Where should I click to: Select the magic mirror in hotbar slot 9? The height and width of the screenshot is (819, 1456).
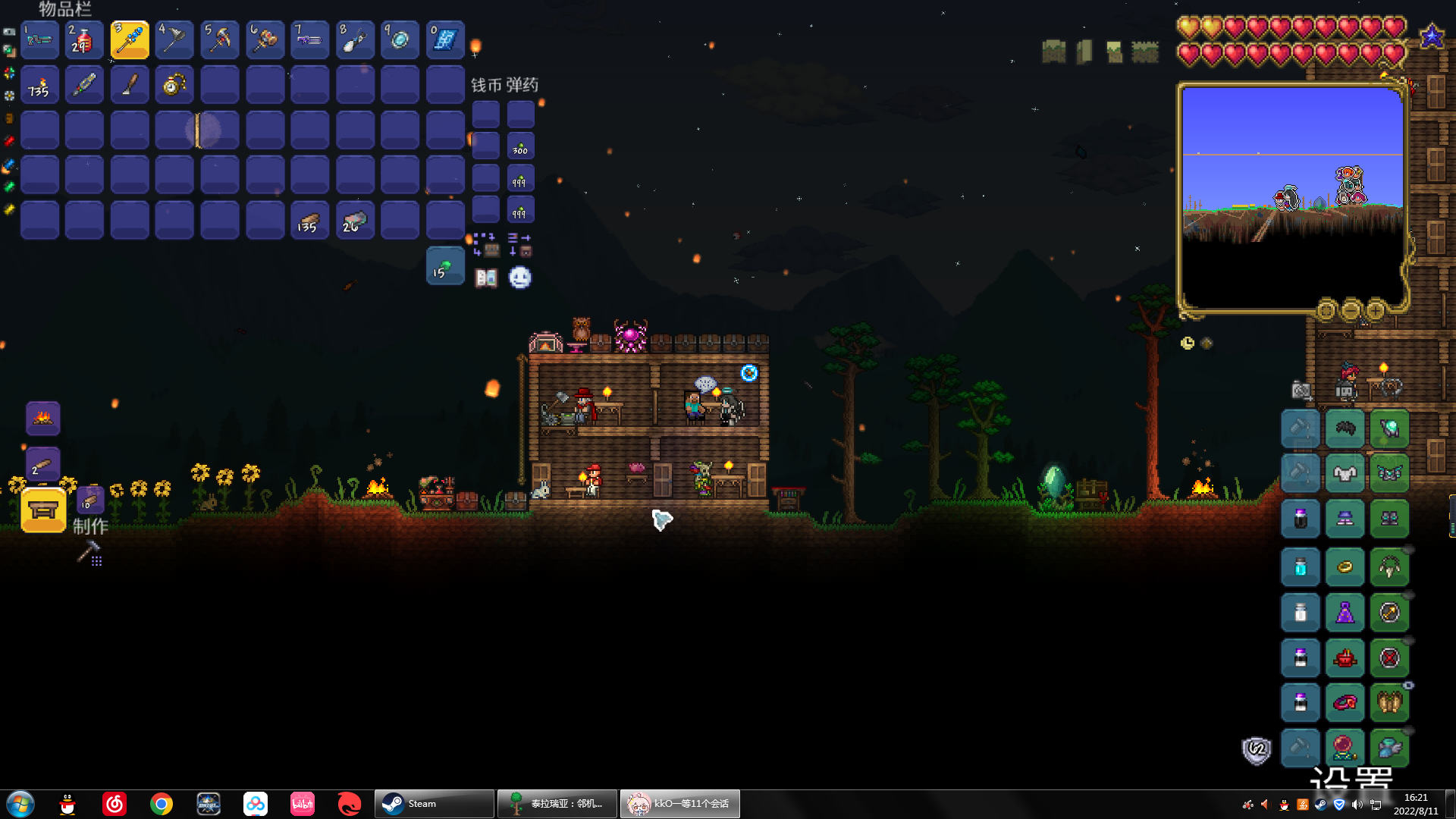(400, 39)
